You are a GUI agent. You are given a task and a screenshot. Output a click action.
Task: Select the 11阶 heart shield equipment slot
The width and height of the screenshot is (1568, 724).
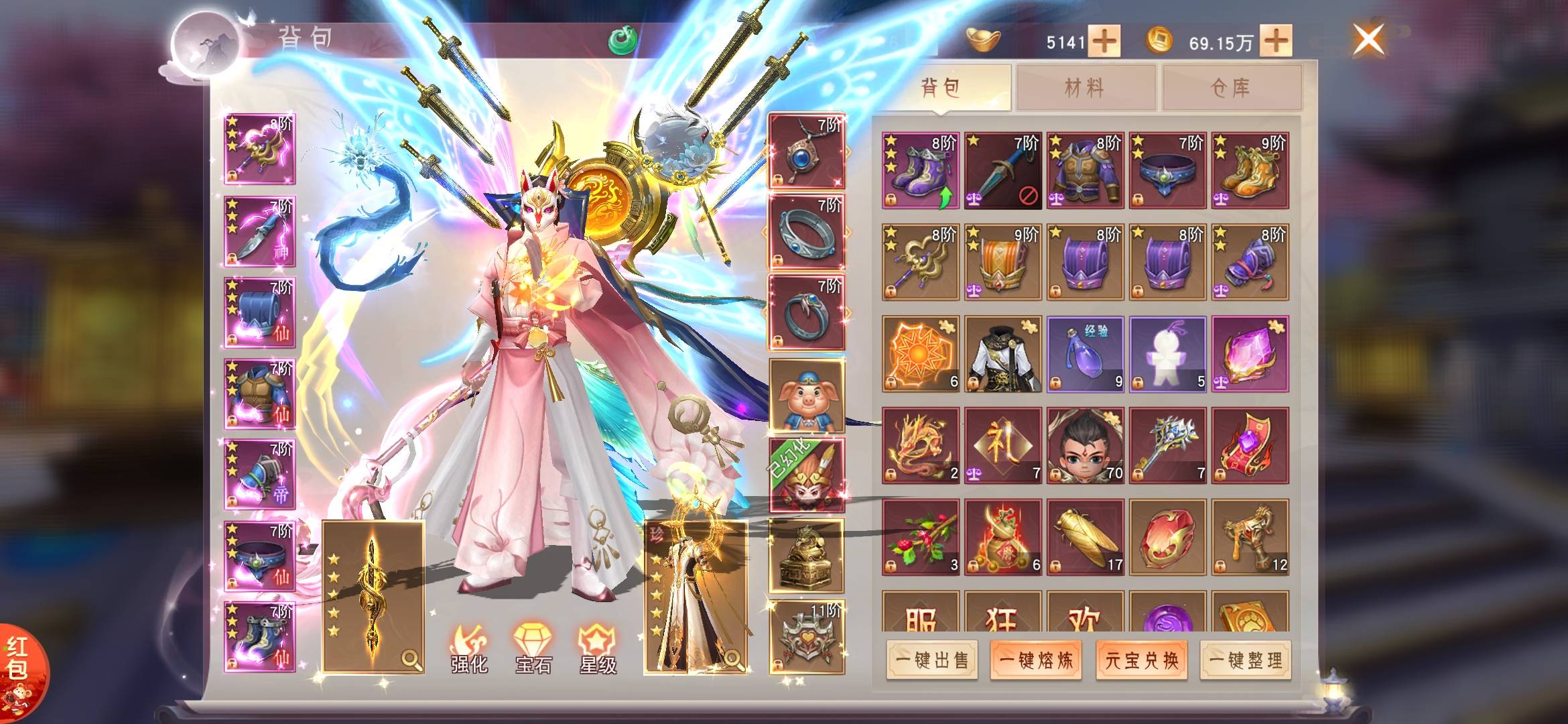click(x=806, y=637)
